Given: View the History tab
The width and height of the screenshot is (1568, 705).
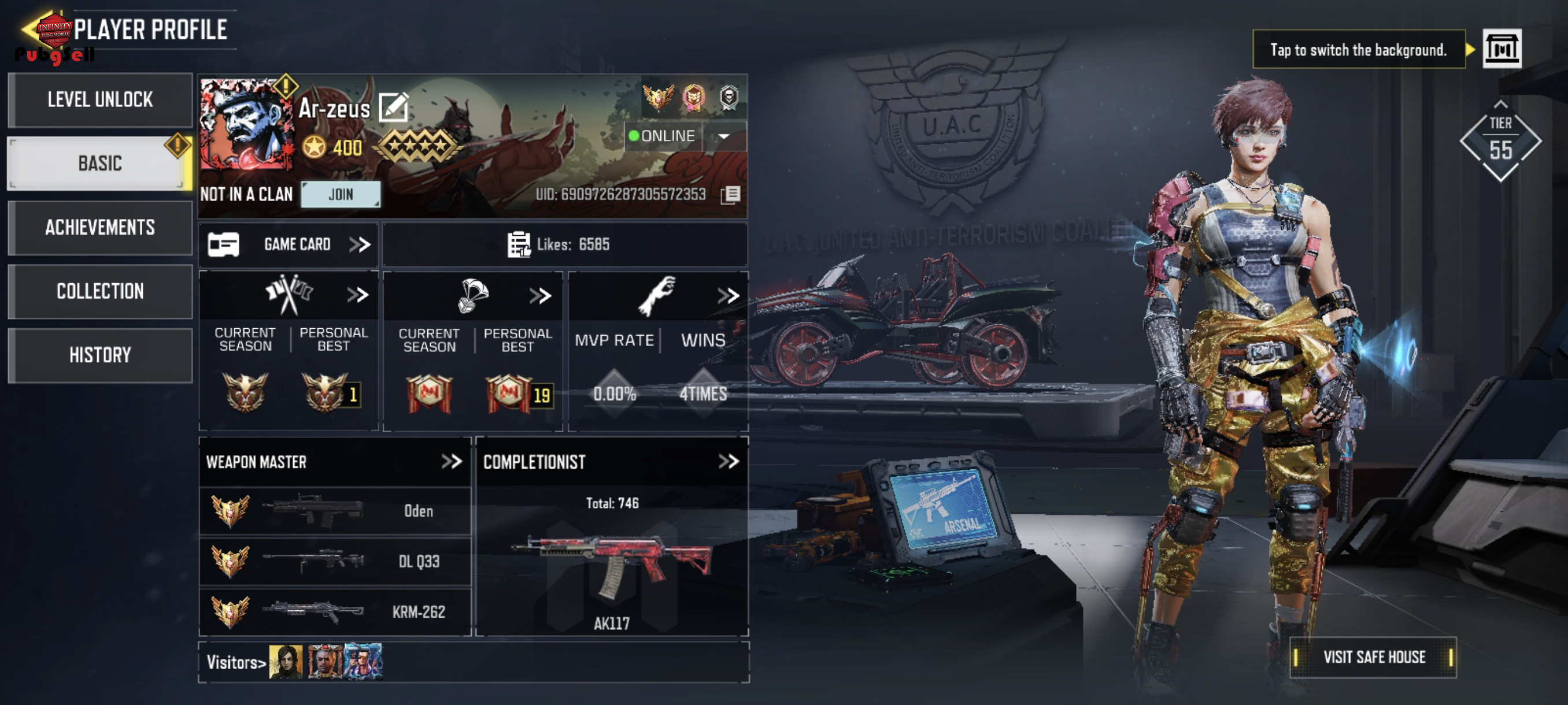Looking at the screenshot, I should click(101, 355).
